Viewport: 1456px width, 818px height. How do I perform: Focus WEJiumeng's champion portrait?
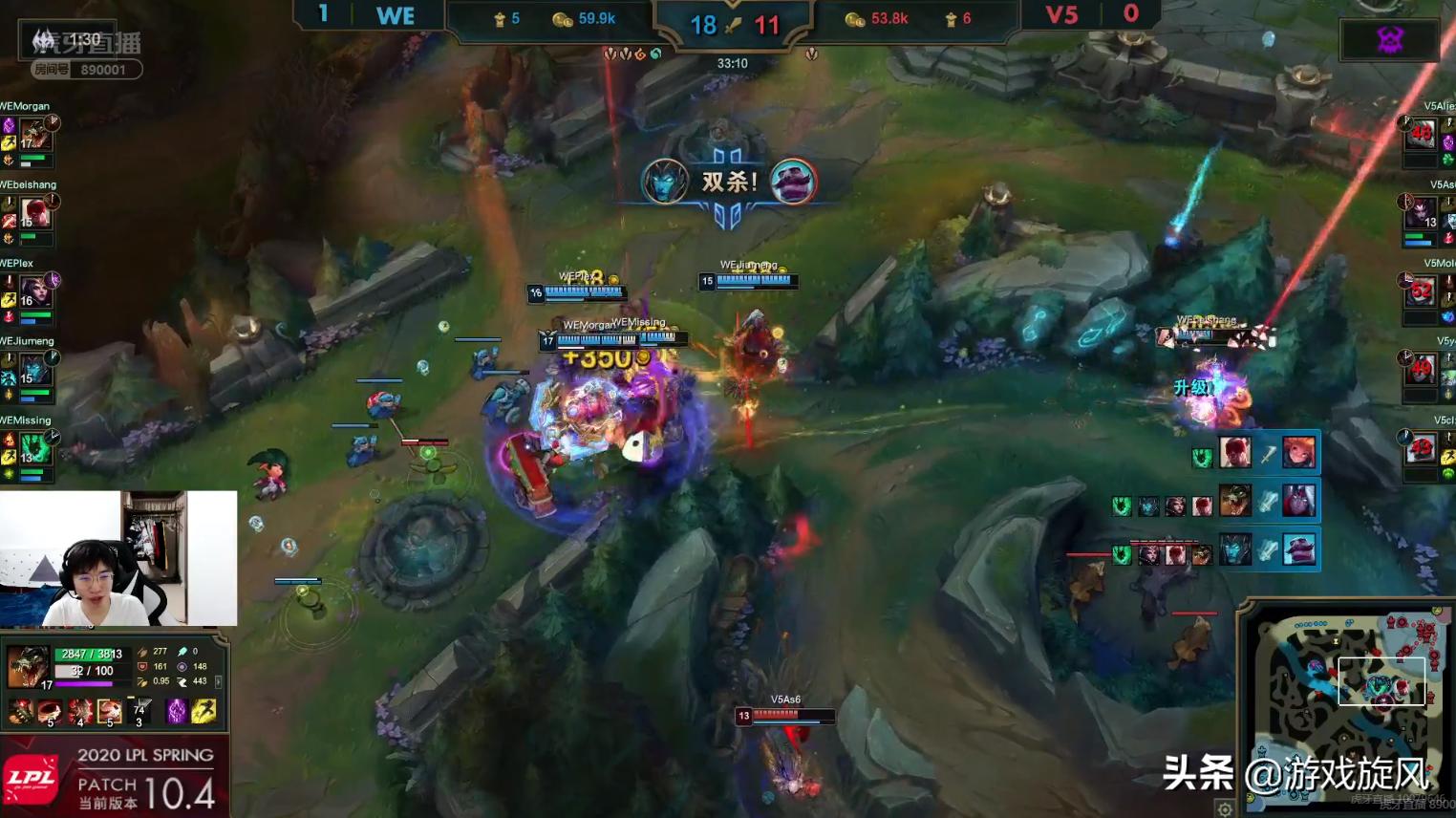pos(35,370)
